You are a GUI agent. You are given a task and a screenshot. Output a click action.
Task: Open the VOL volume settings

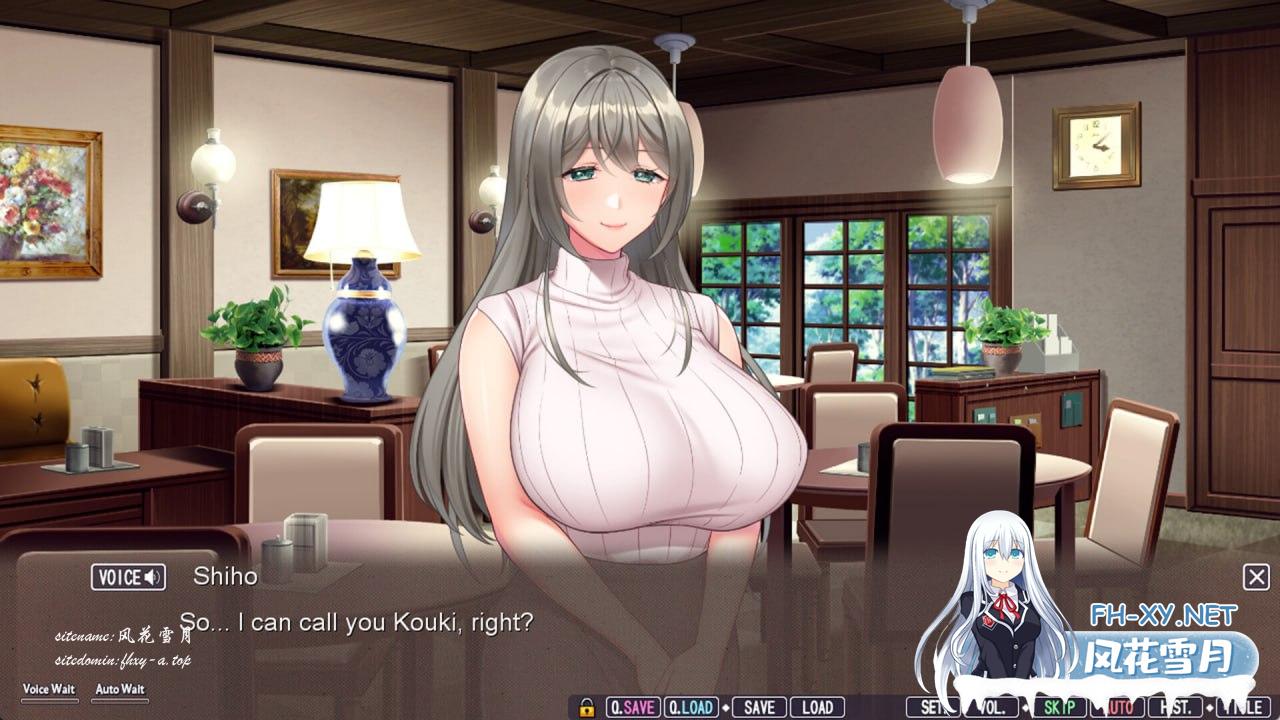(993, 705)
